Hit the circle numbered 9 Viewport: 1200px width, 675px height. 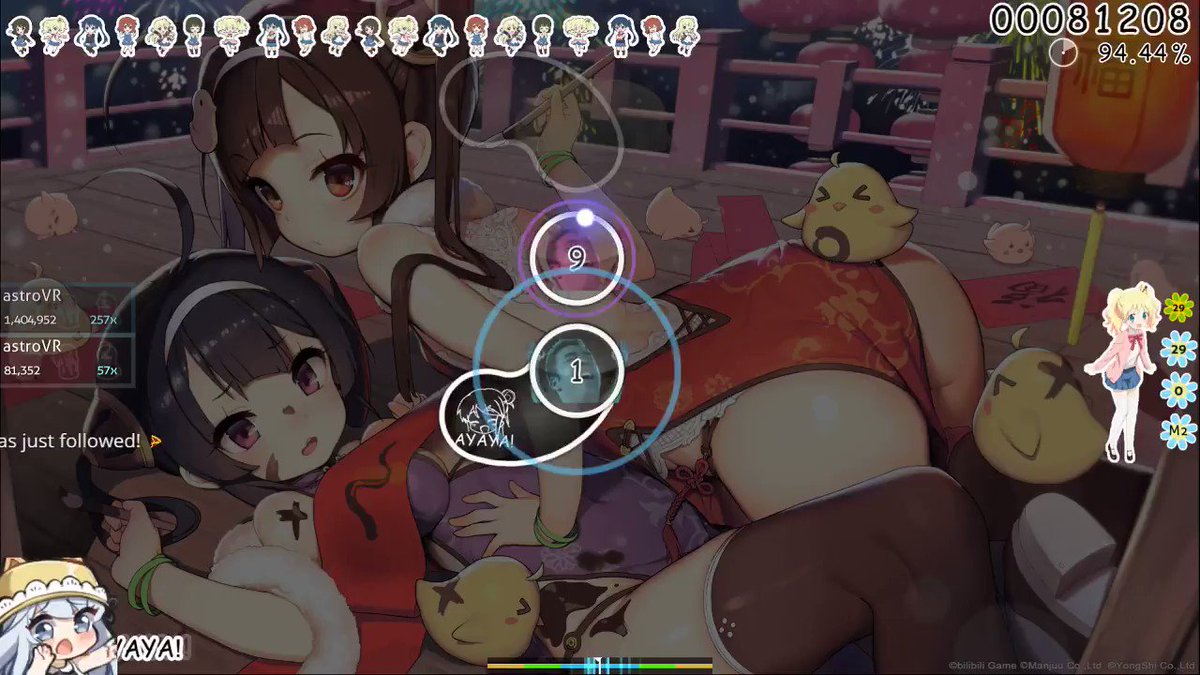coord(575,259)
